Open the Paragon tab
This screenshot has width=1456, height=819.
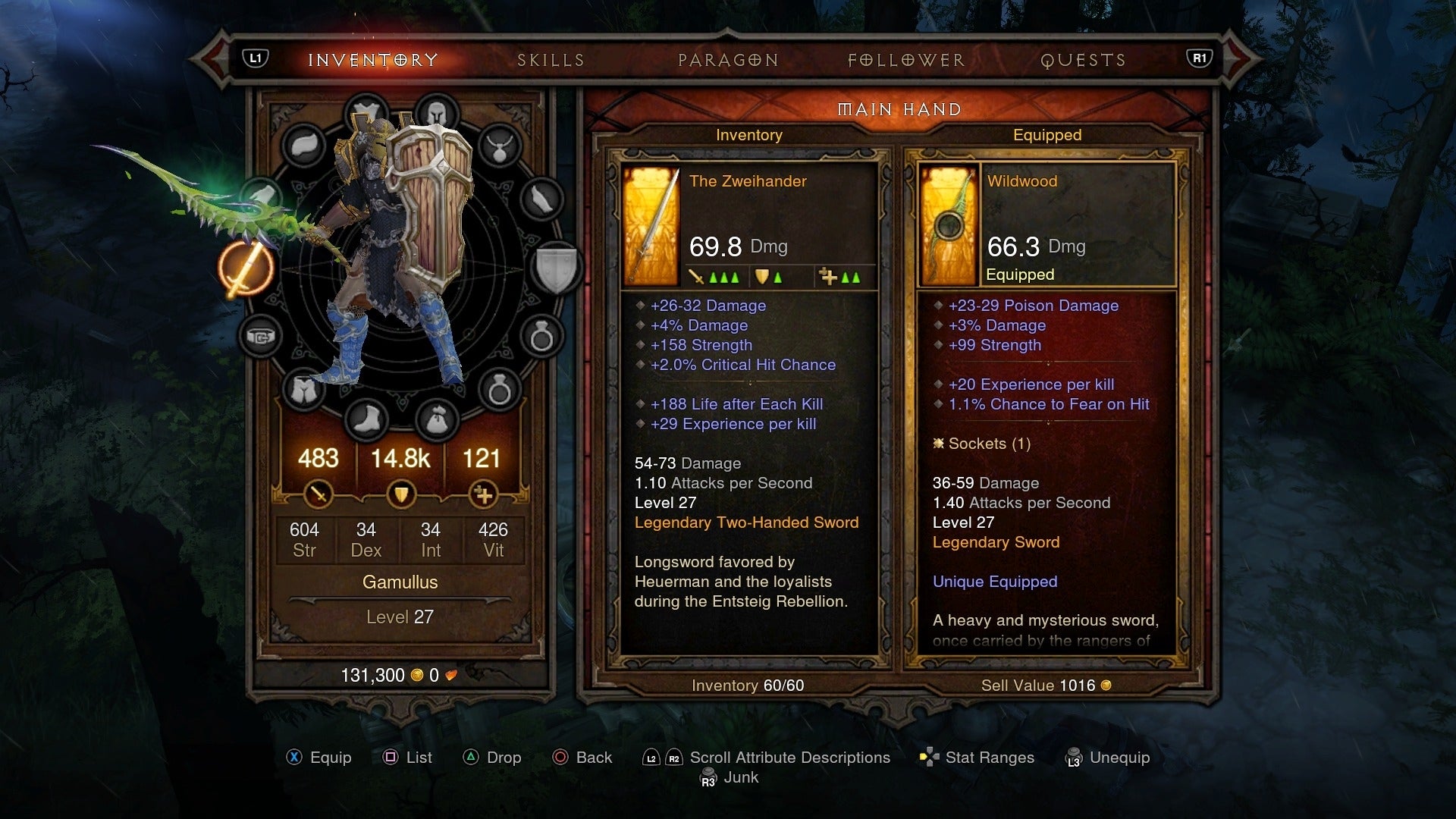pos(728,60)
